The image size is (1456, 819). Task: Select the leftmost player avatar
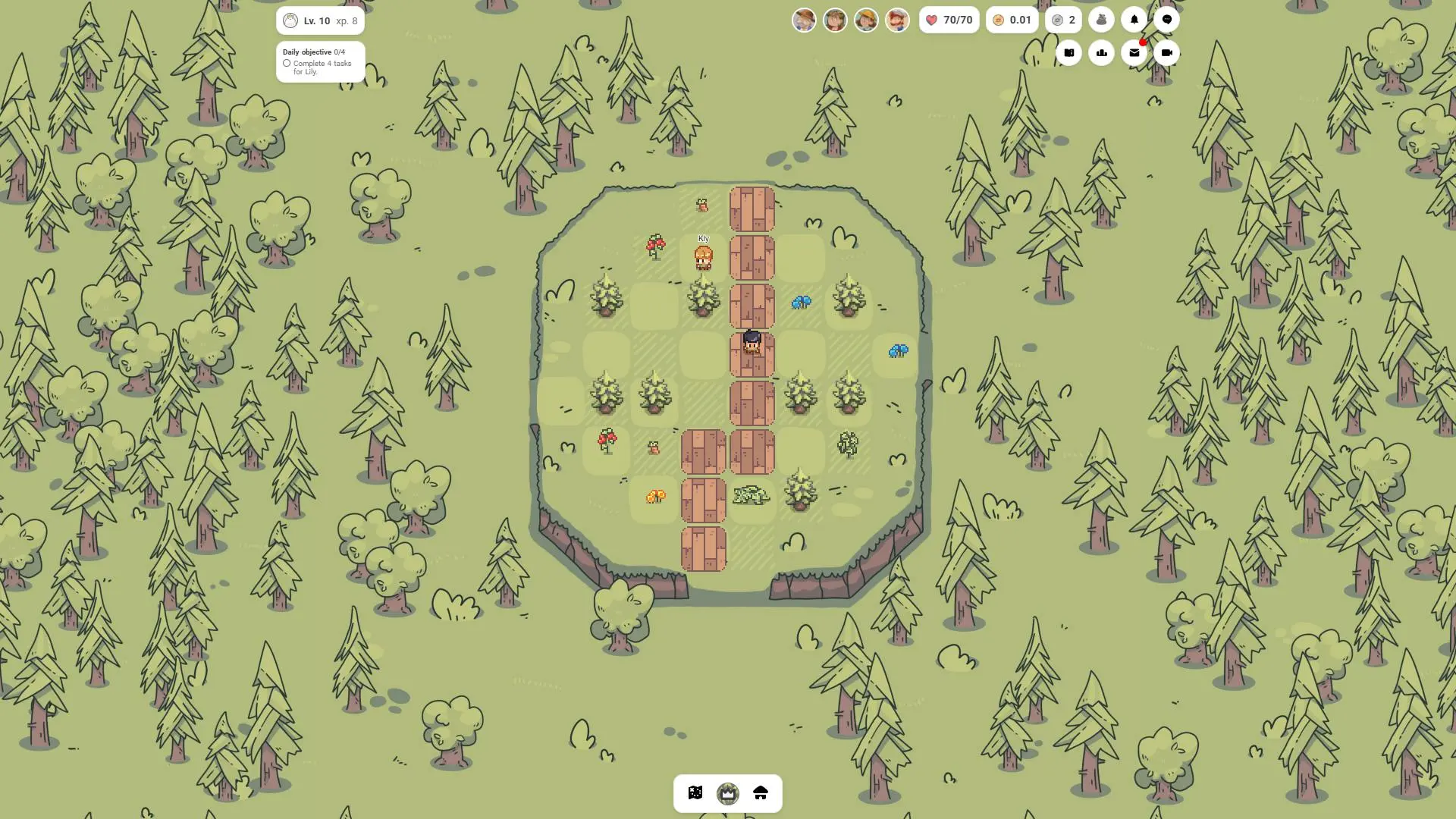[804, 19]
